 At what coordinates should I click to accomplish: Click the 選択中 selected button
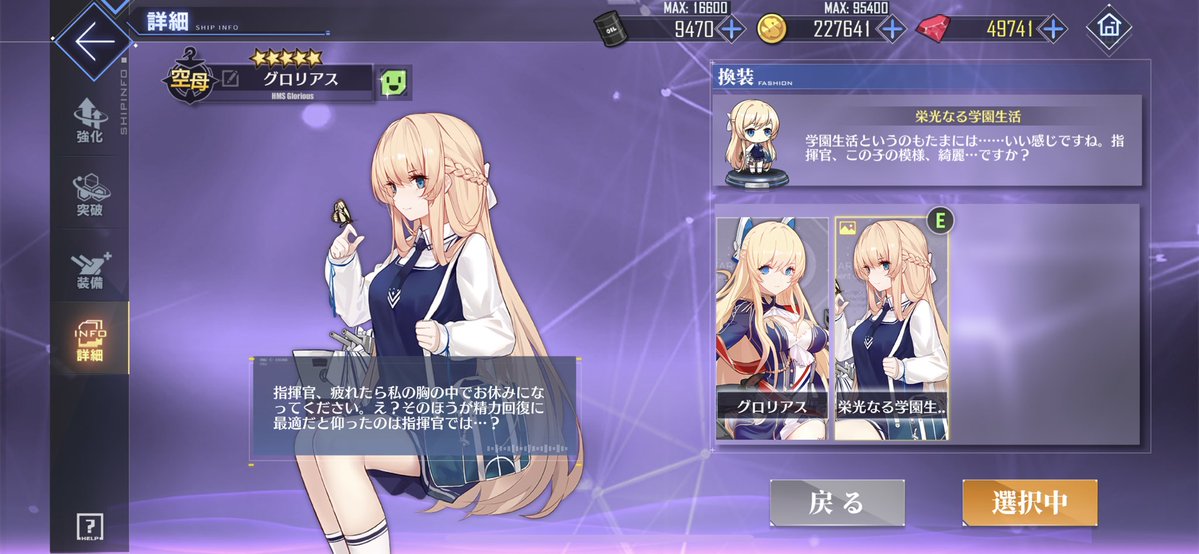(x=1029, y=503)
